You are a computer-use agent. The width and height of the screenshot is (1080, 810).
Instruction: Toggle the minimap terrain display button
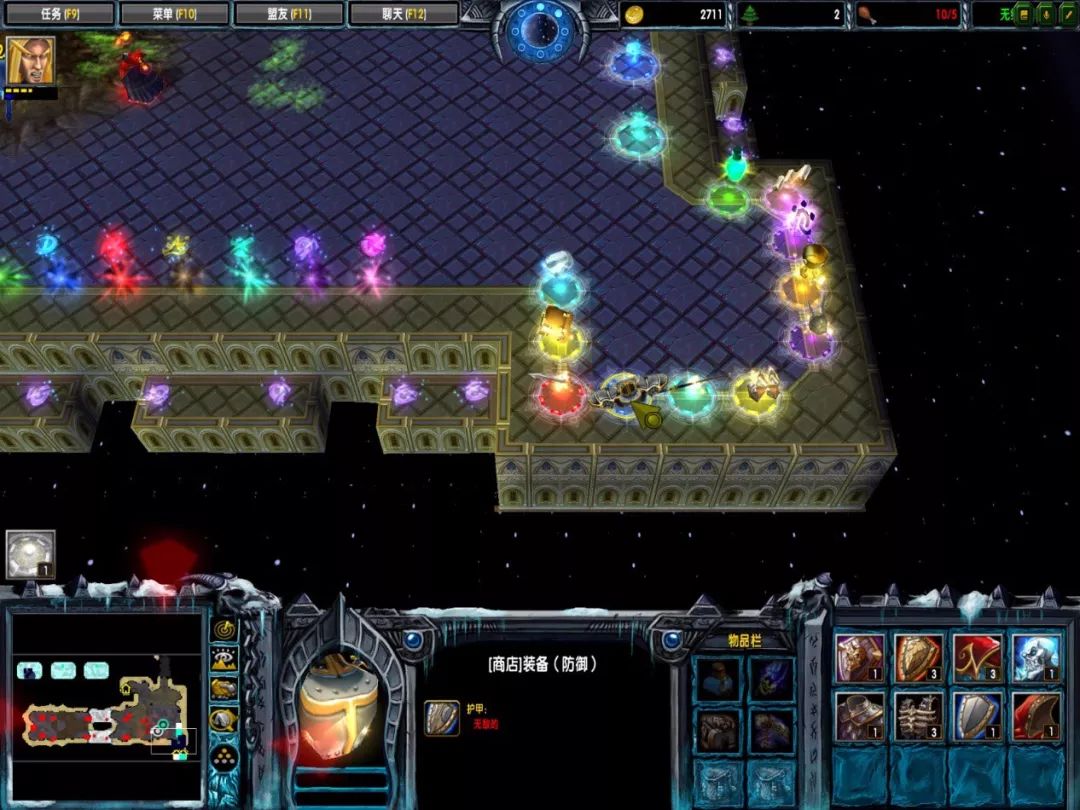tap(224, 659)
